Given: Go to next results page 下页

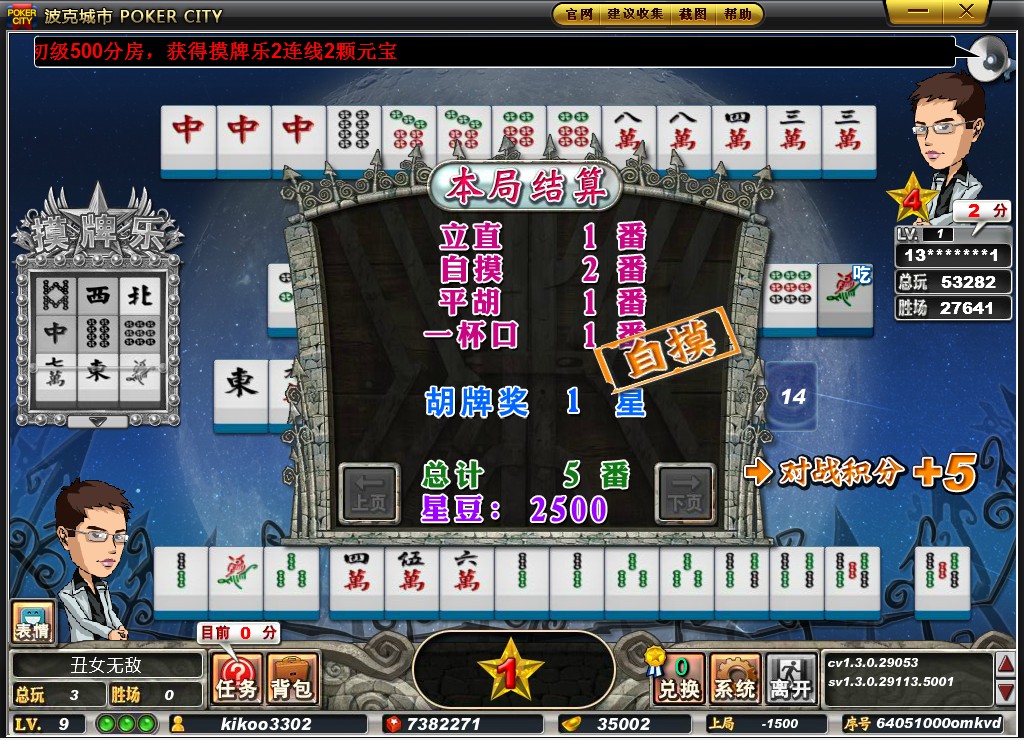Looking at the screenshot, I should click(685, 494).
